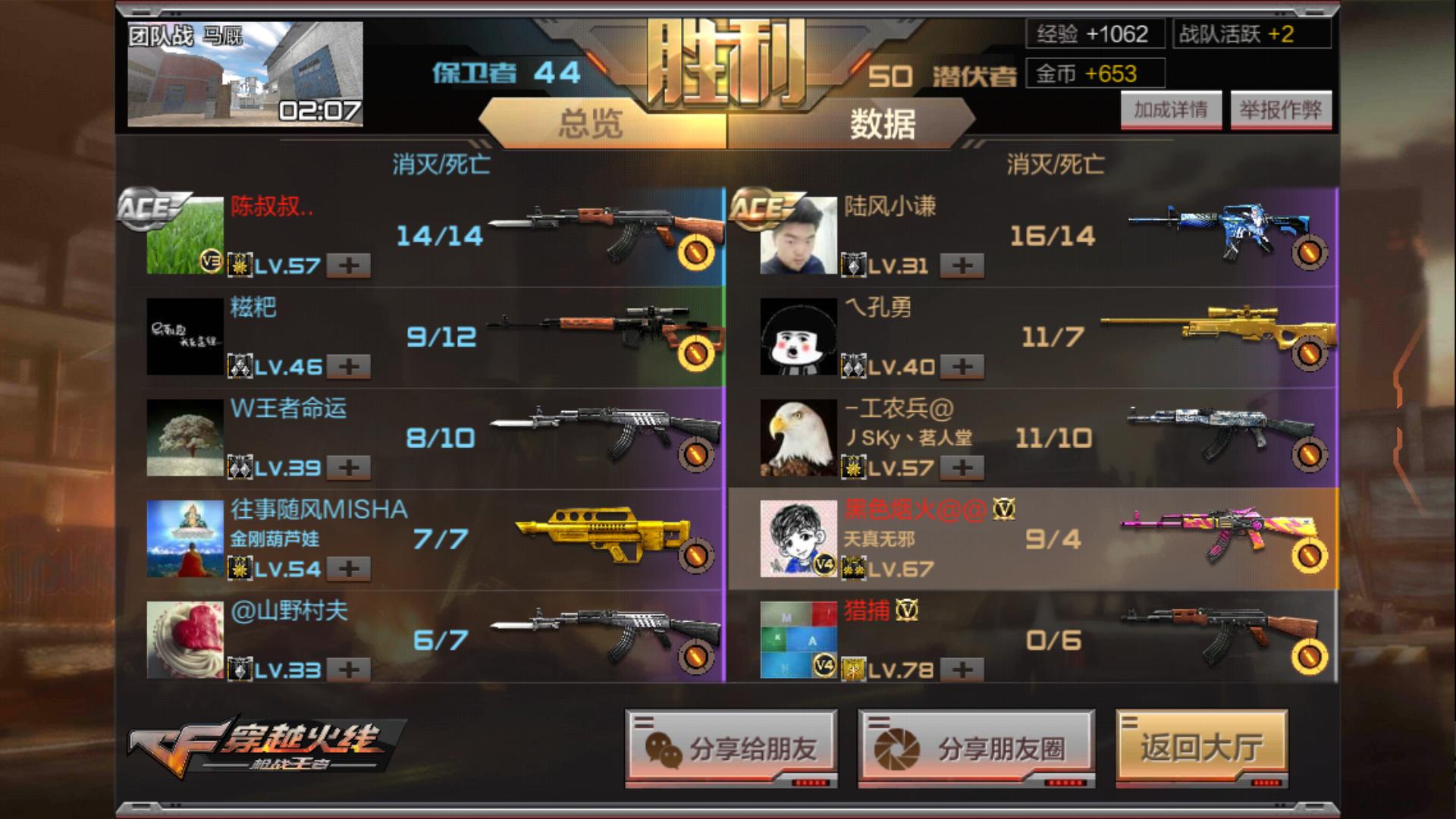Image resolution: width=1456 pixels, height=819 pixels.
Task: Add the eagle avatar player LV.57
Action: click(962, 468)
